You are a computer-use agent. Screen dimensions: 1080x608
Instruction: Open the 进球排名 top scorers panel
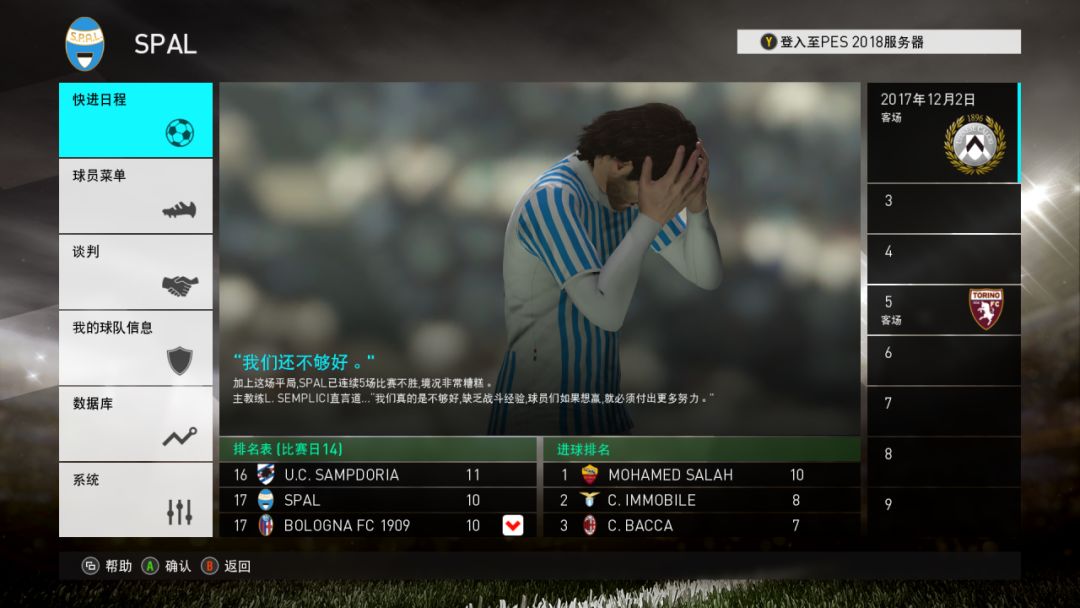[x=700, y=449]
